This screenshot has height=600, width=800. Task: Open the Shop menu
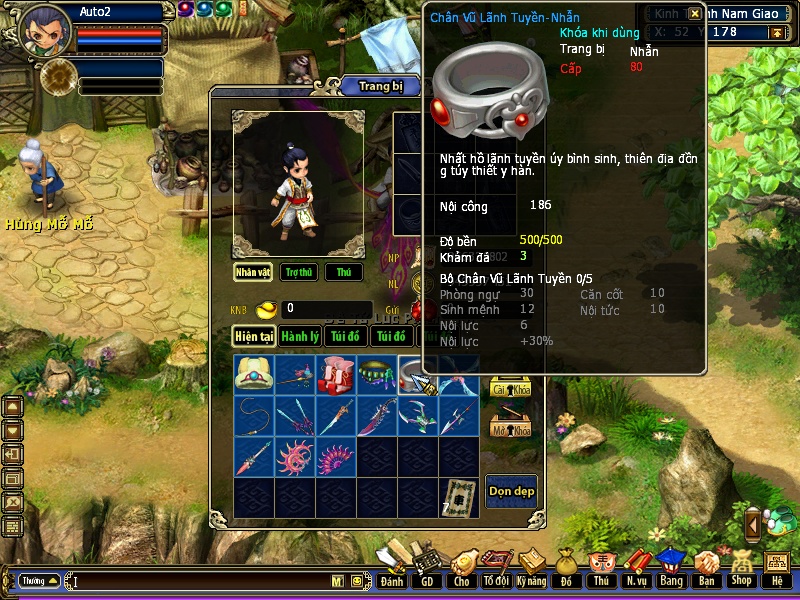(741, 567)
